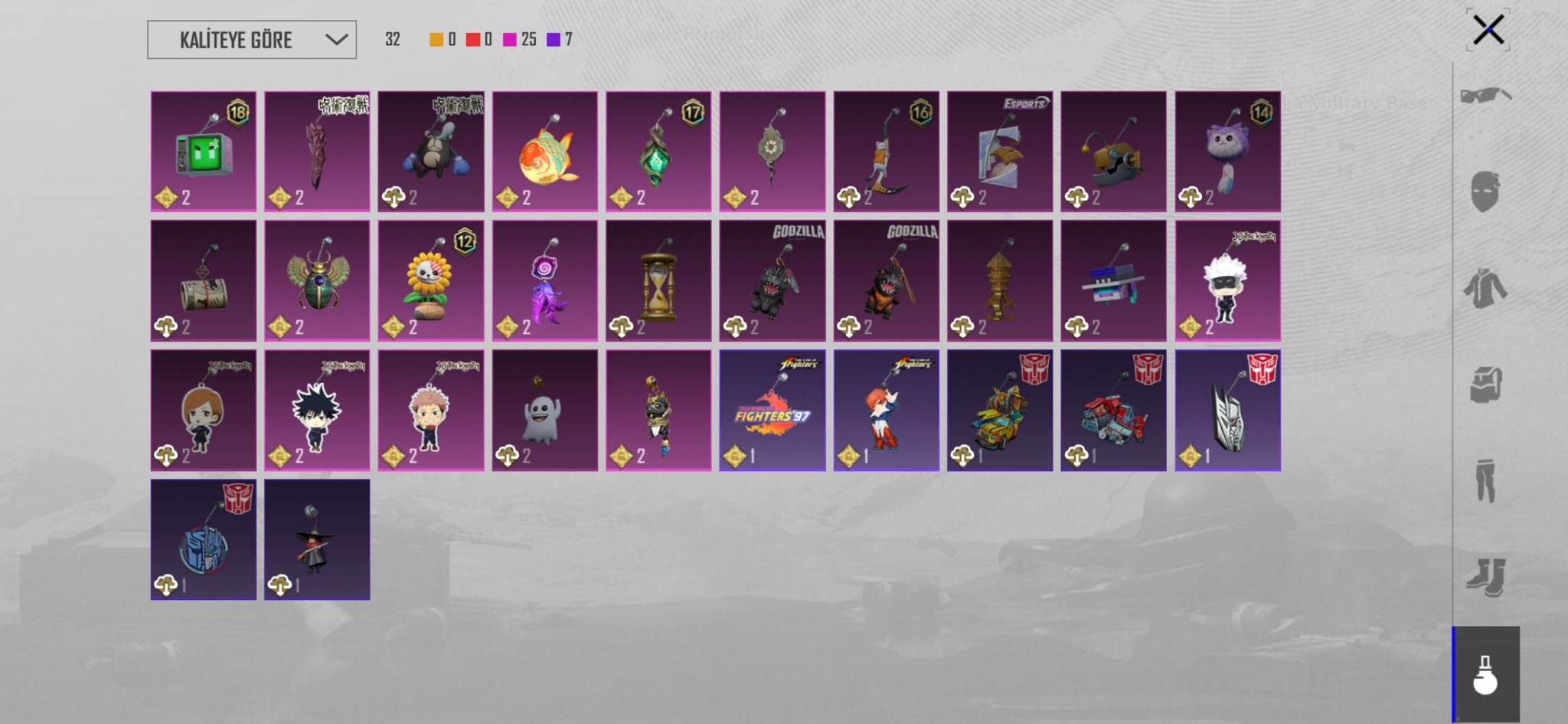This screenshot has width=1568, height=724.
Task: Pick the sunflower panda charm
Action: point(430,280)
